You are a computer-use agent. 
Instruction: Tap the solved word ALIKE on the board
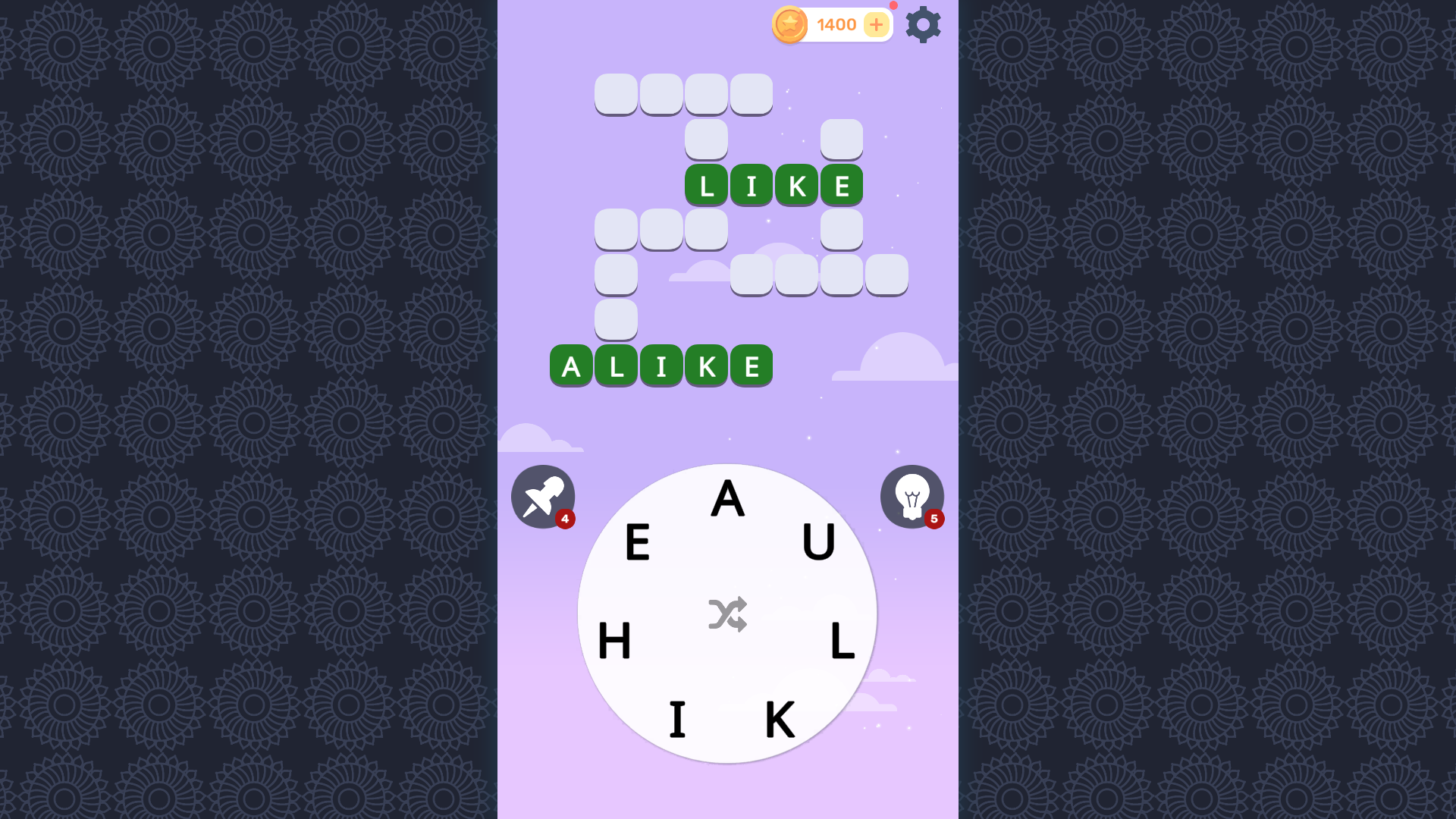[x=661, y=366]
